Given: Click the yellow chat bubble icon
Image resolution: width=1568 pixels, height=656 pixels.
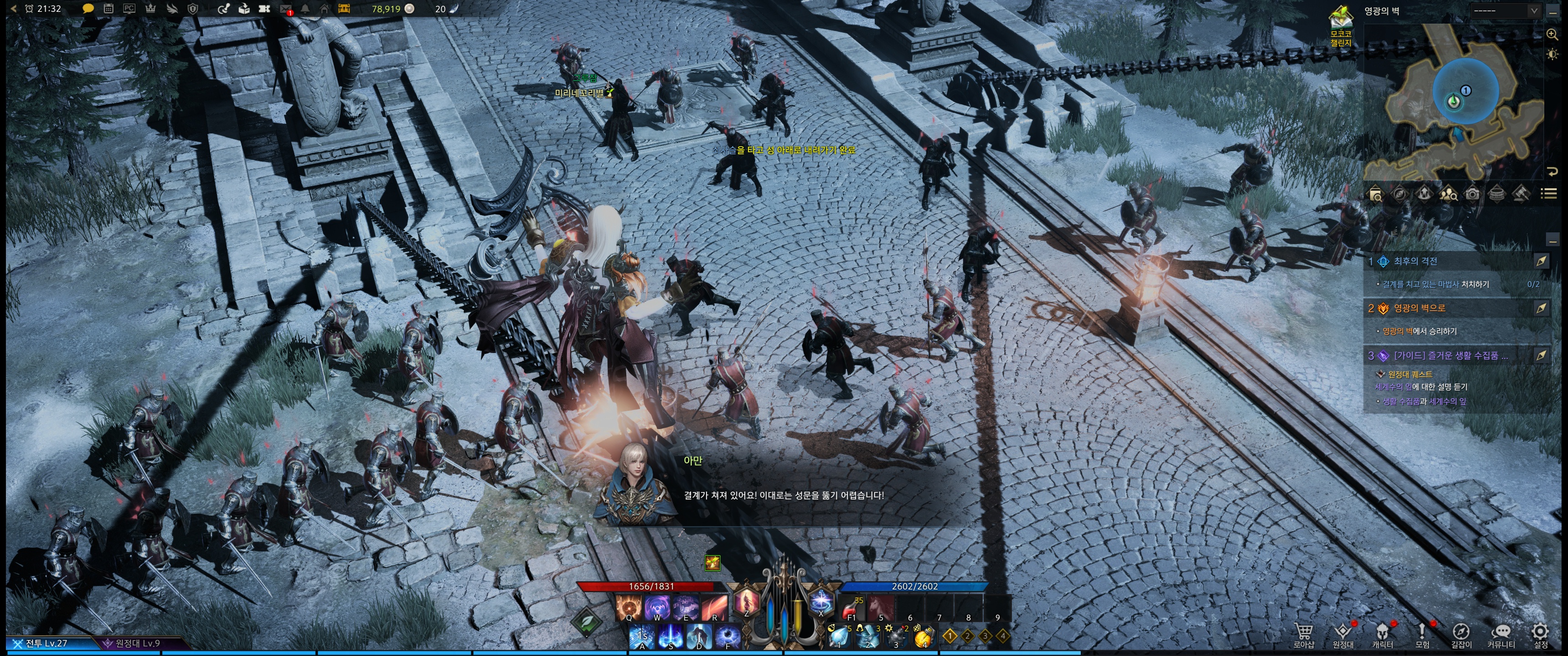Looking at the screenshot, I should 88,9.
